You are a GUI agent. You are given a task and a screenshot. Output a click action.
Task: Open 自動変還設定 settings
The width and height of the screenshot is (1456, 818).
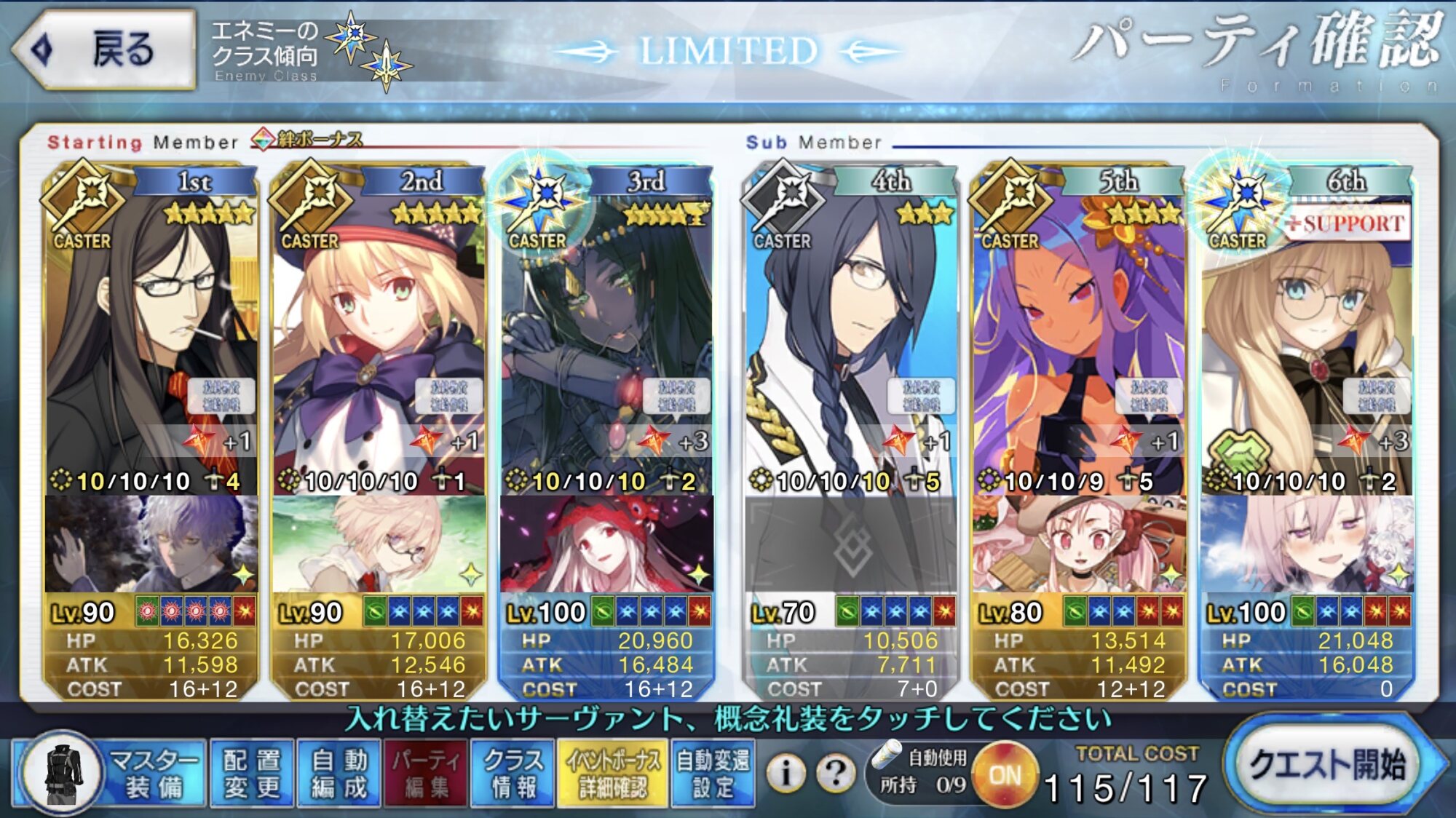(x=713, y=773)
